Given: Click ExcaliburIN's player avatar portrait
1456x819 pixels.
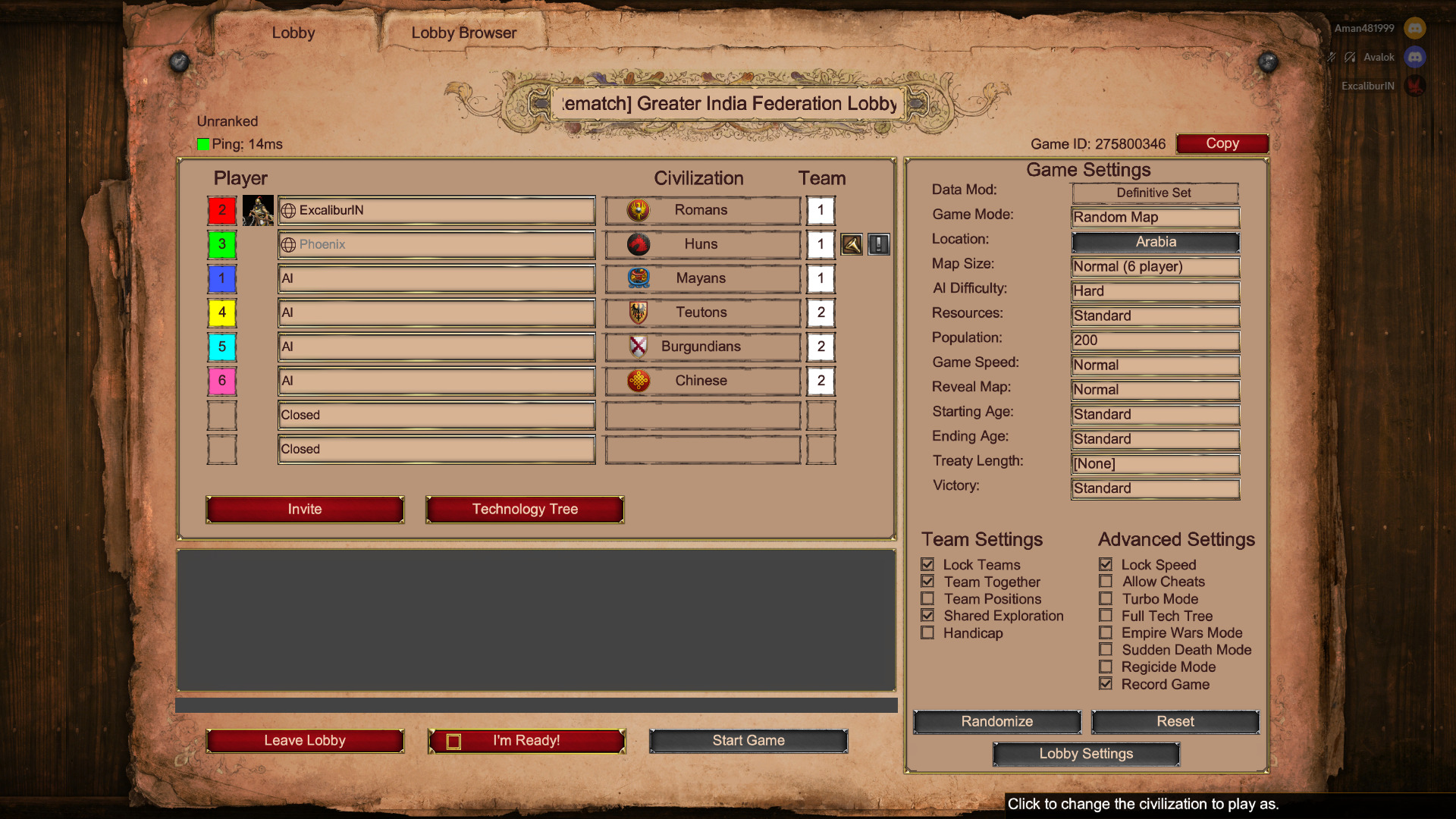Looking at the screenshot, I should [x=259, y=210].
